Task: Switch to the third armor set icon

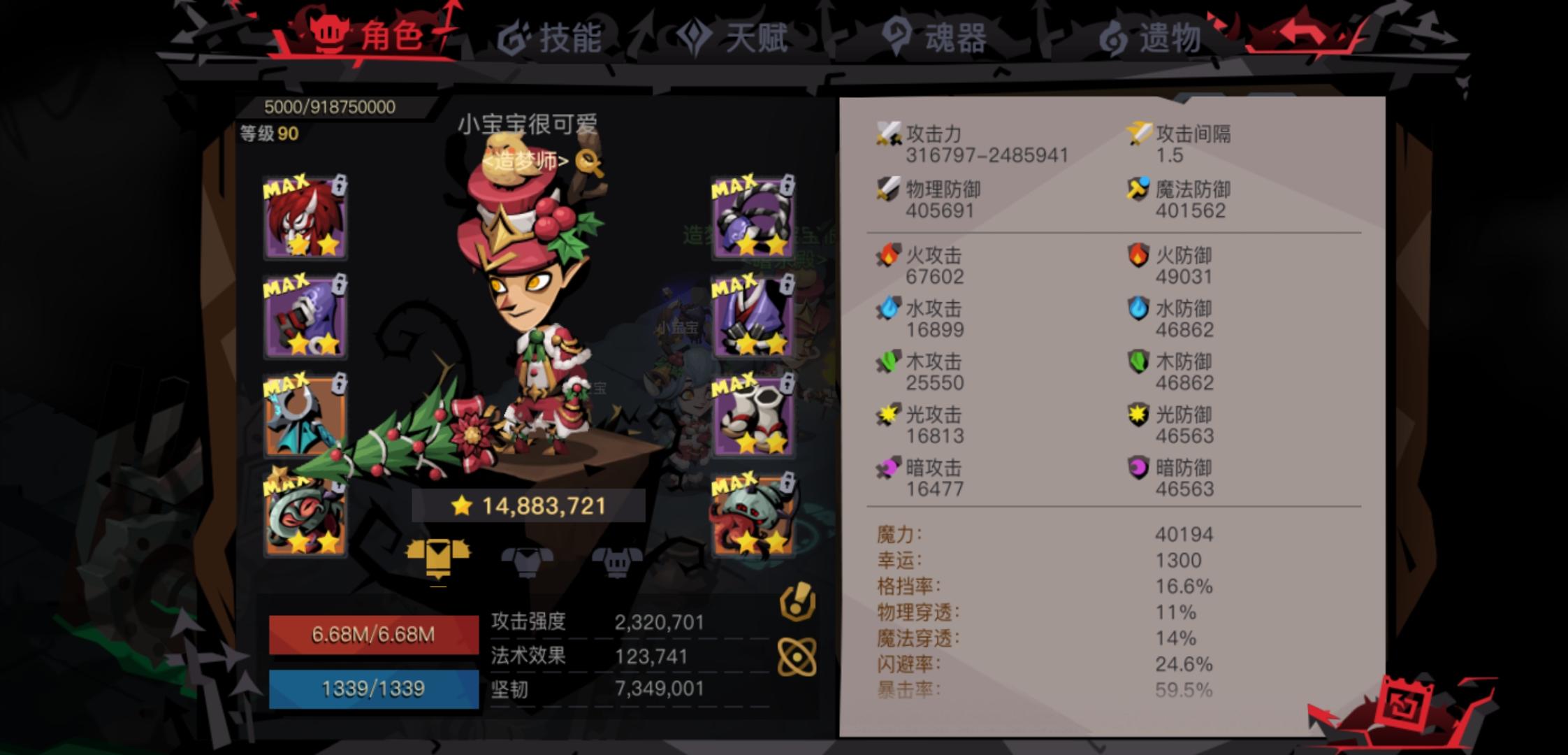Action: pos(615,559)
